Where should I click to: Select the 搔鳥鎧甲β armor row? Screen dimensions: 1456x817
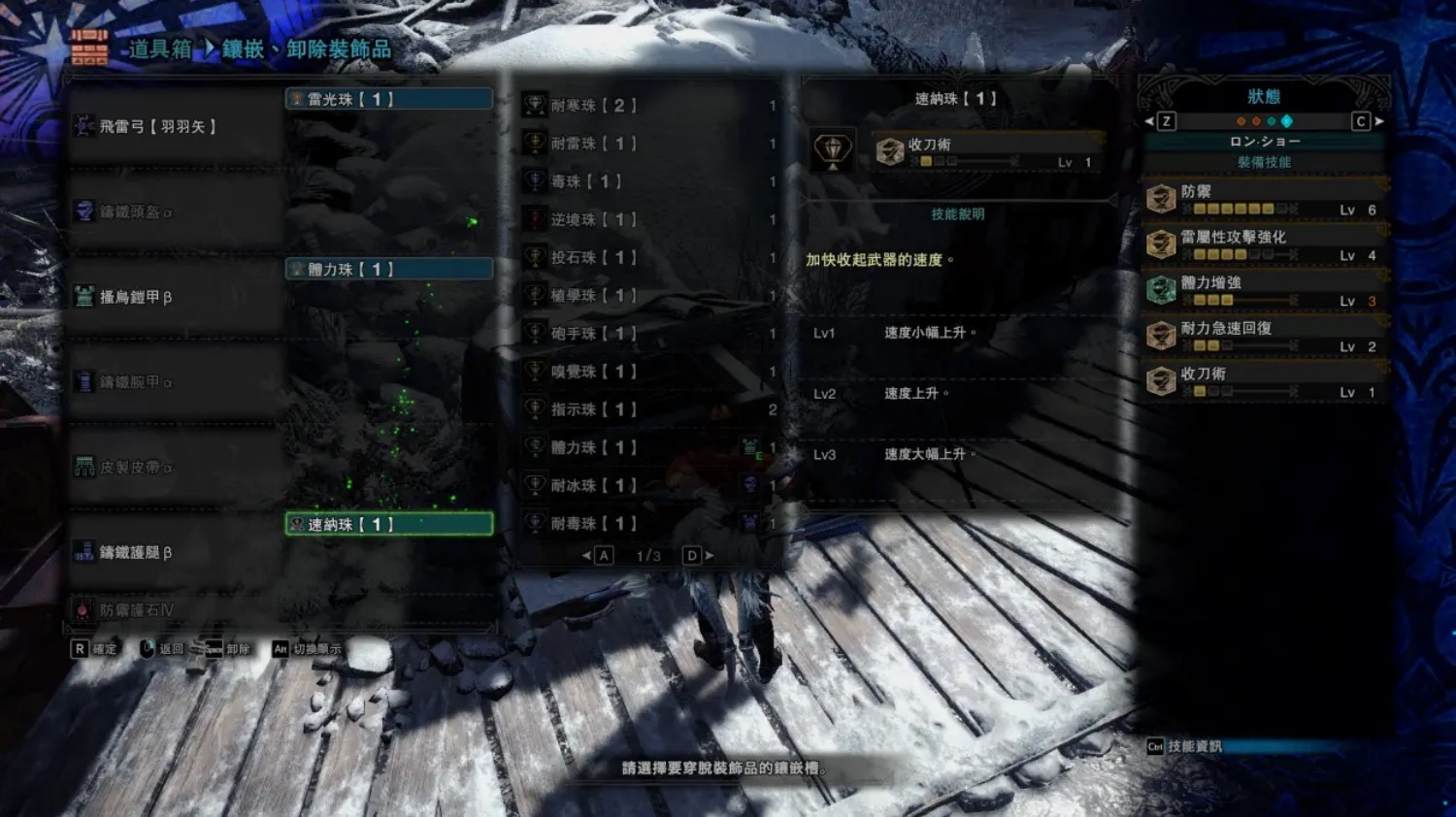tap(175, 297)
